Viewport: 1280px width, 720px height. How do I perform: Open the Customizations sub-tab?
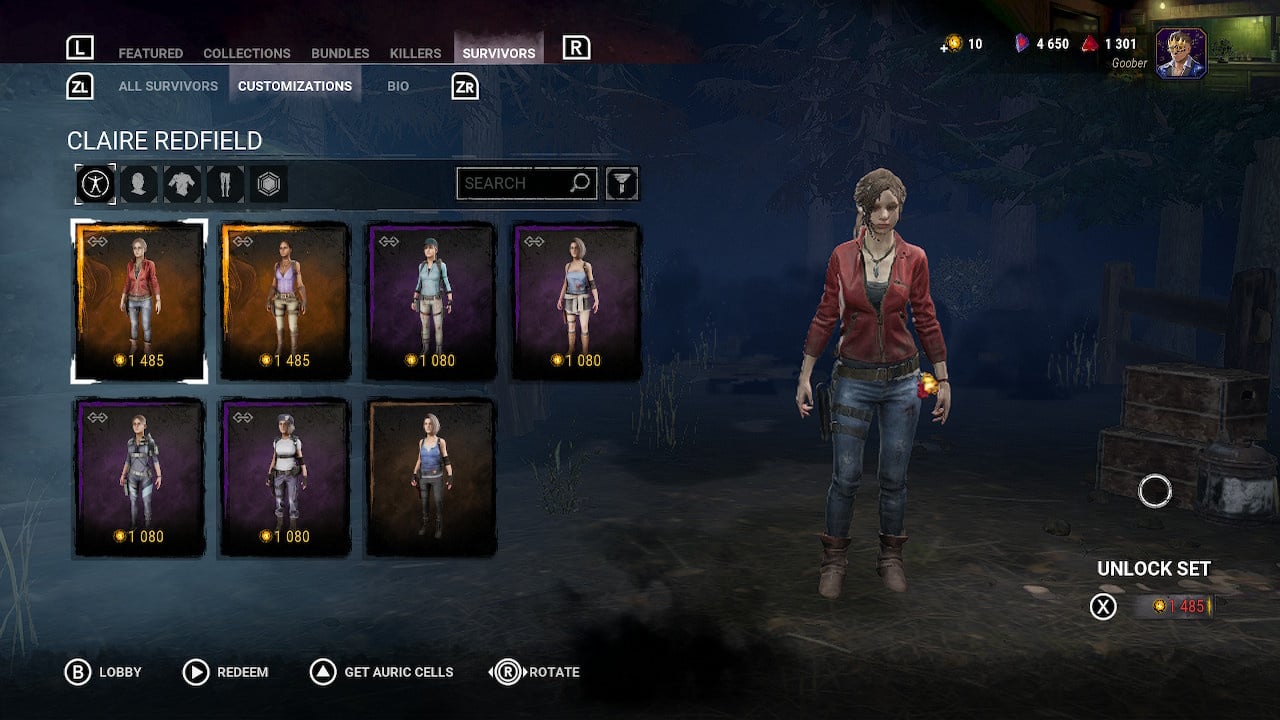click(295, 86)
